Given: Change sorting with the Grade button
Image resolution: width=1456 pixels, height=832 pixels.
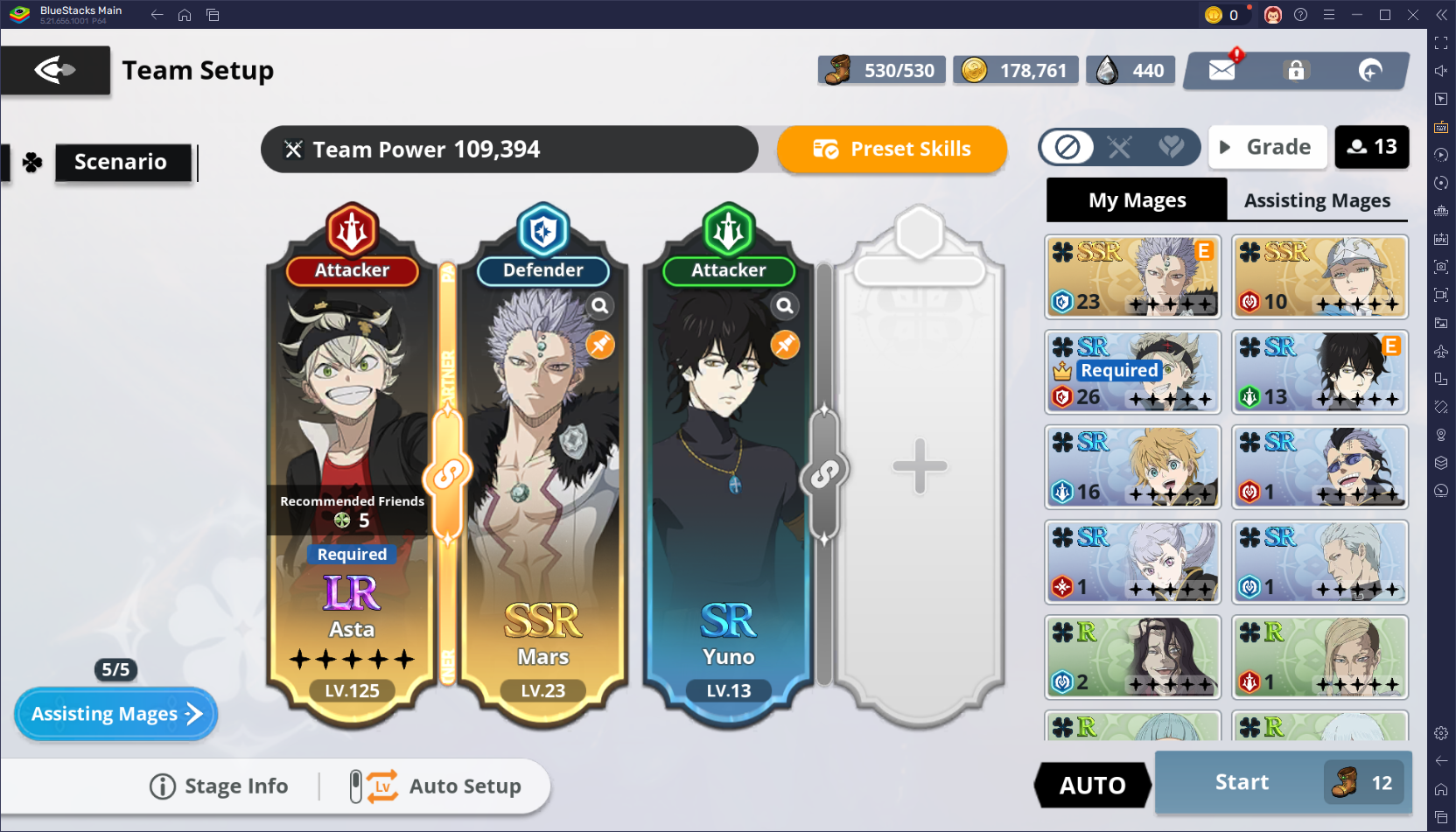Looking at the screenshot, I should [x=1268, y=147].
